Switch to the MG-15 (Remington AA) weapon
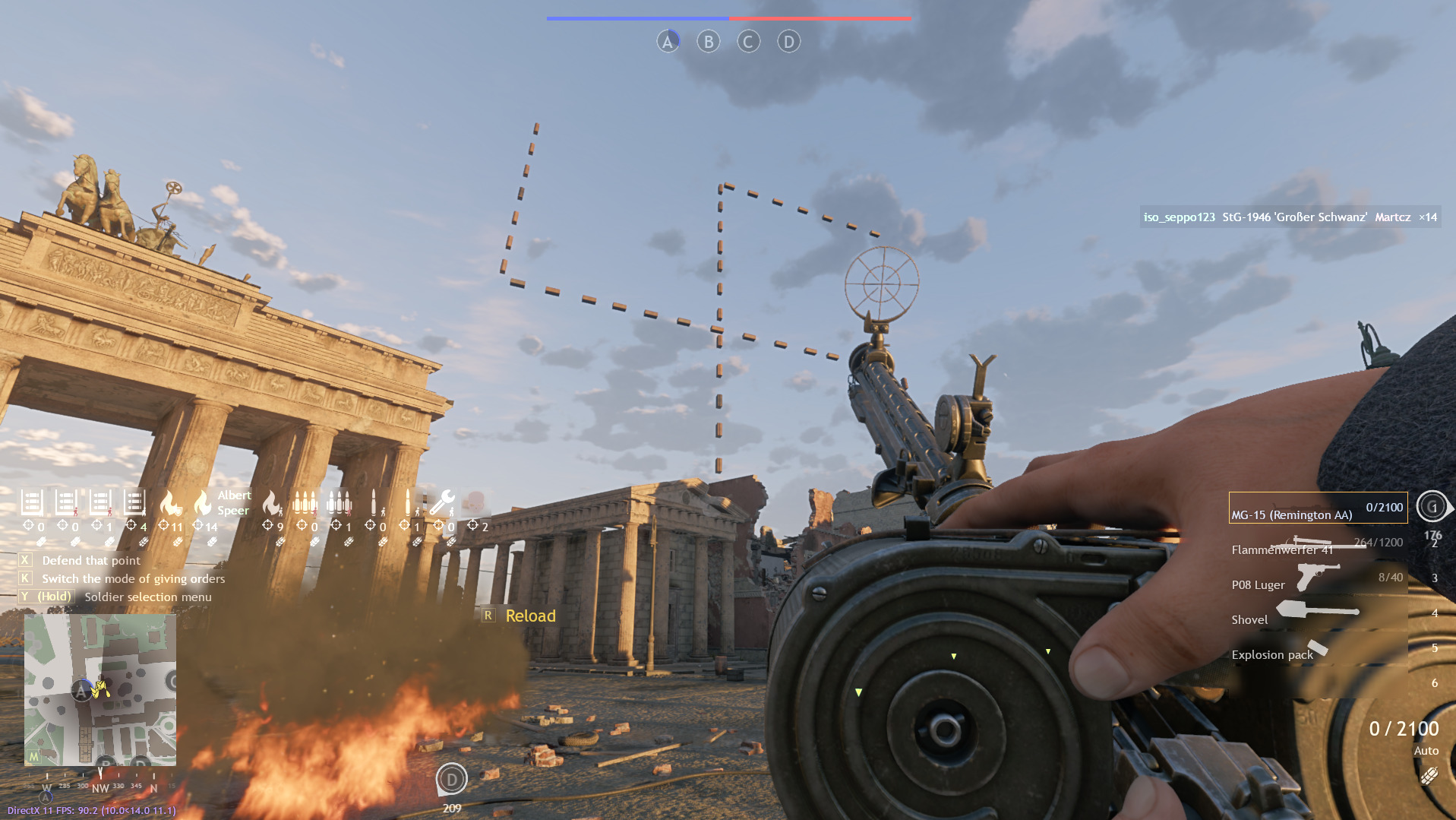Viewport: 1456px width, 820px height. 1318,508
